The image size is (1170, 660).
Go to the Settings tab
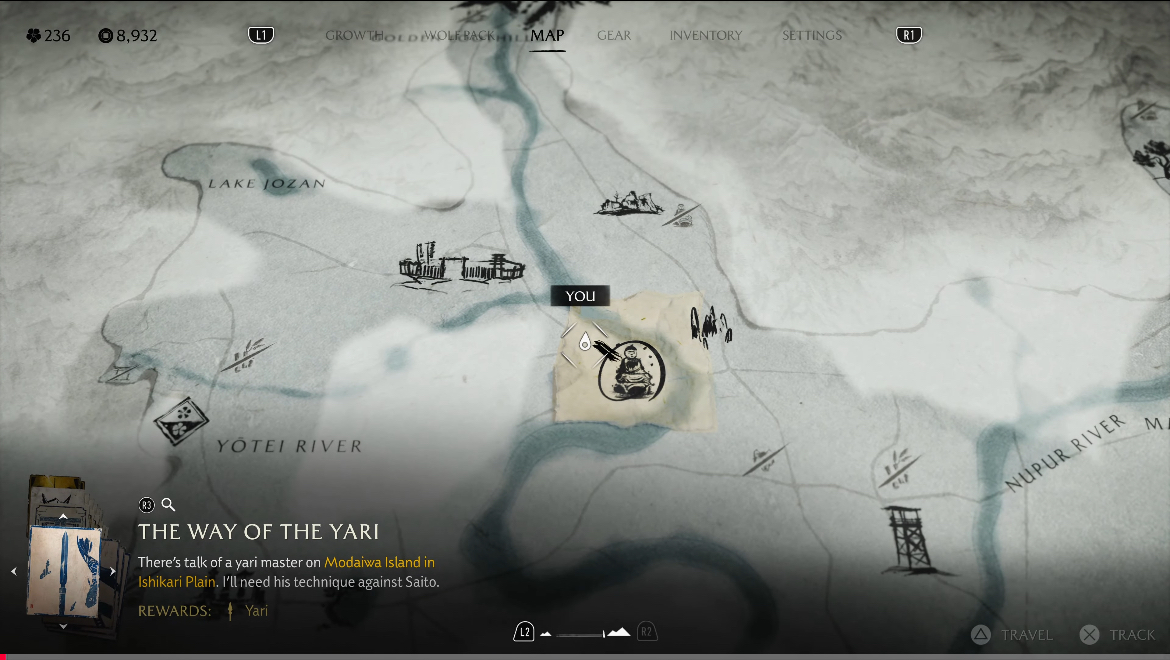click(811, 36)
